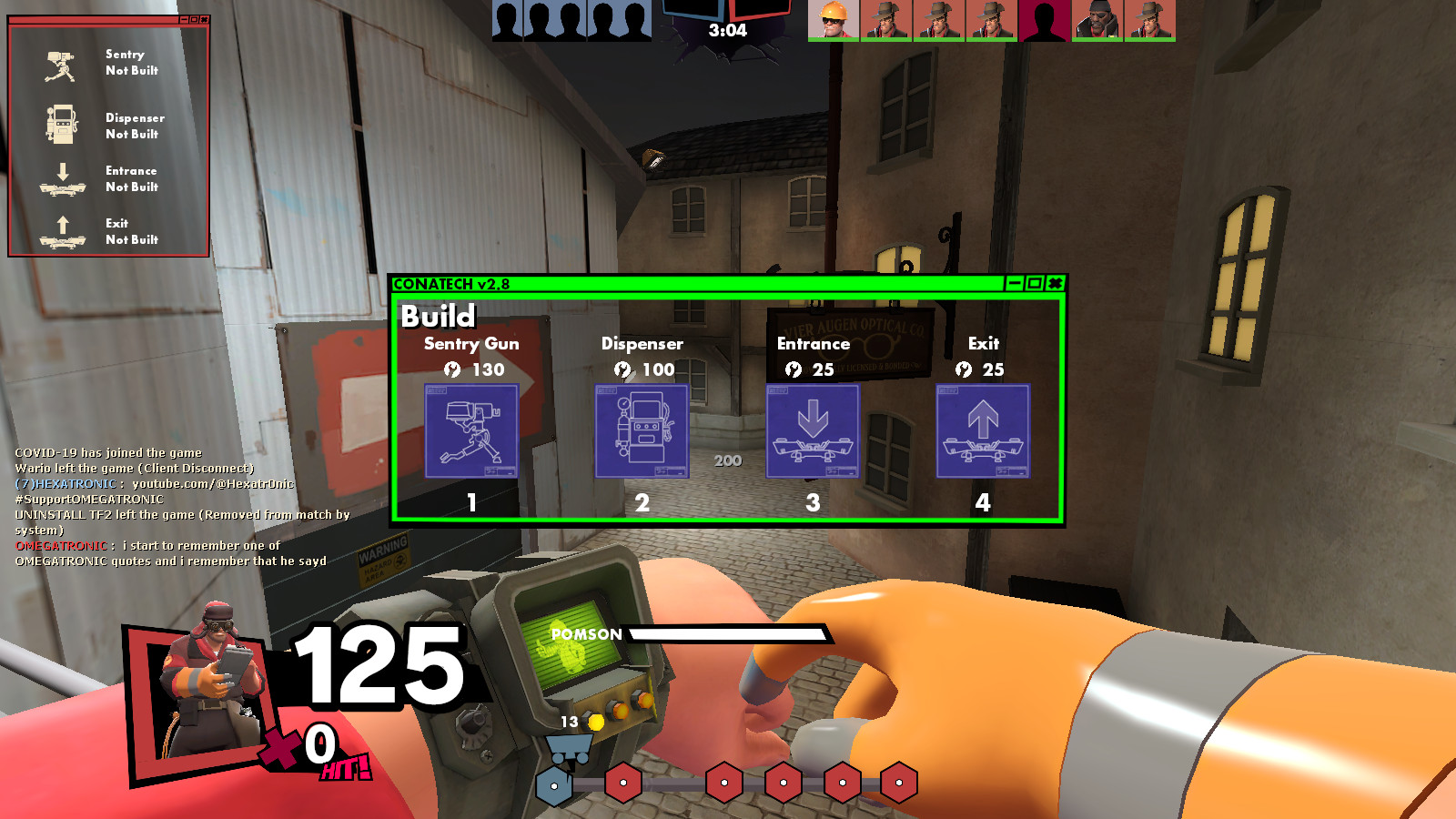
Task: Select the Dispenser blueprint in Build menu
Action: click(642, 432)
